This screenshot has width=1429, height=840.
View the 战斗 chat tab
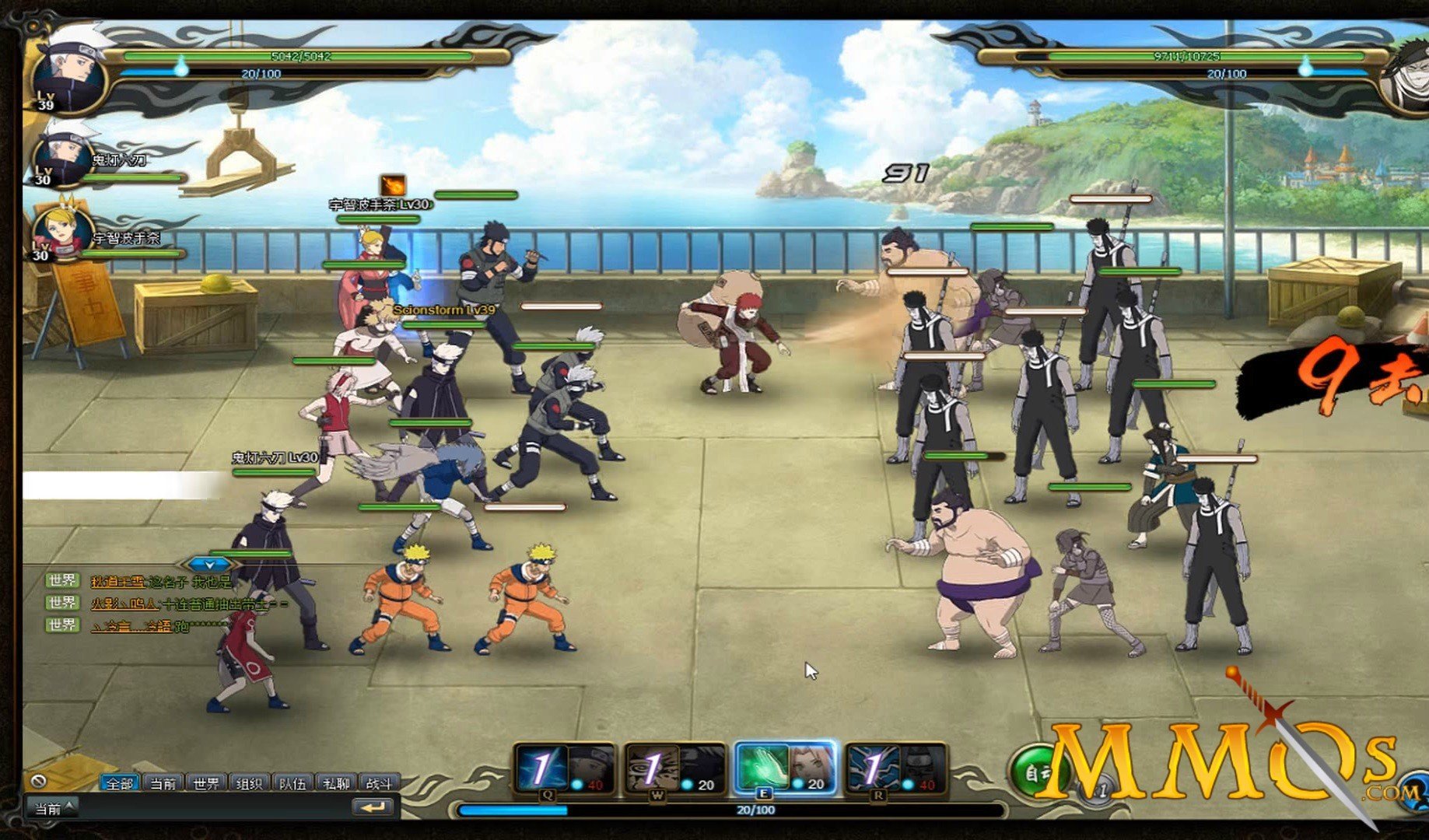point(379,783)
